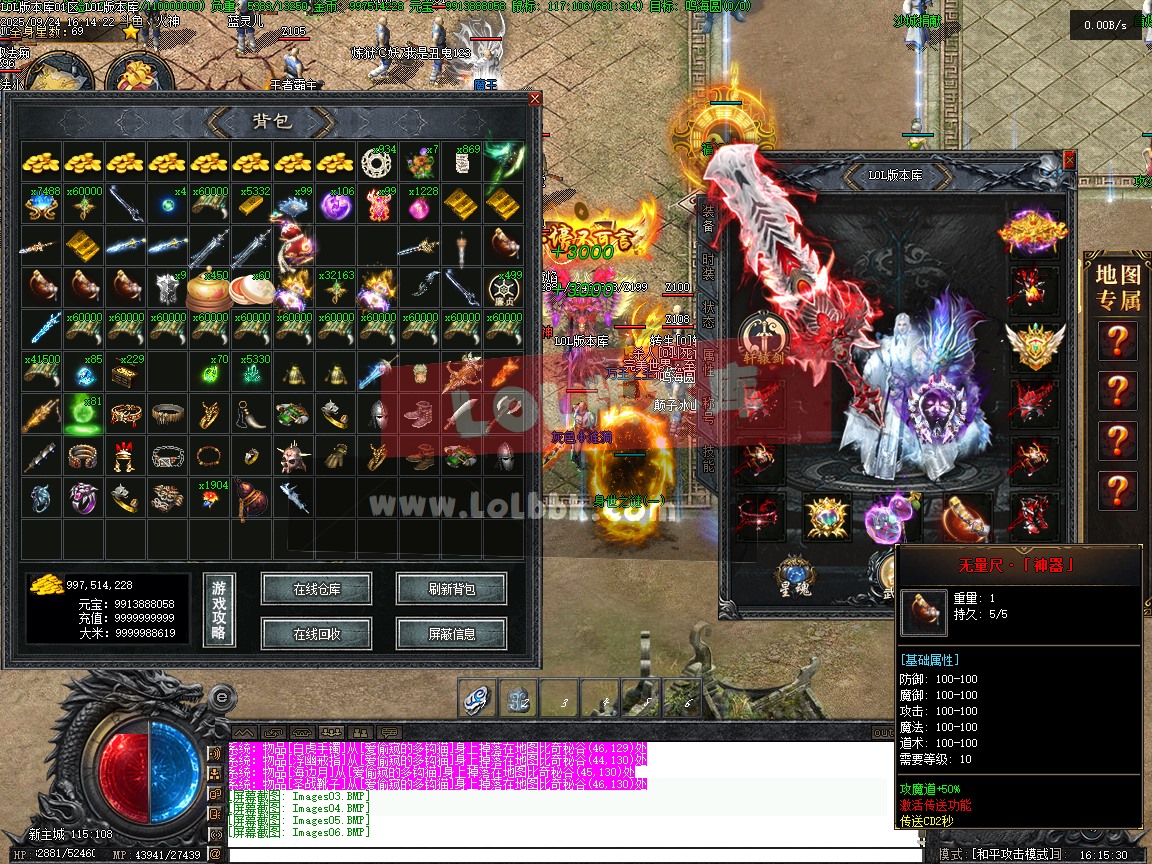Switch to the fashion (时装) tab

click(708, 265)
